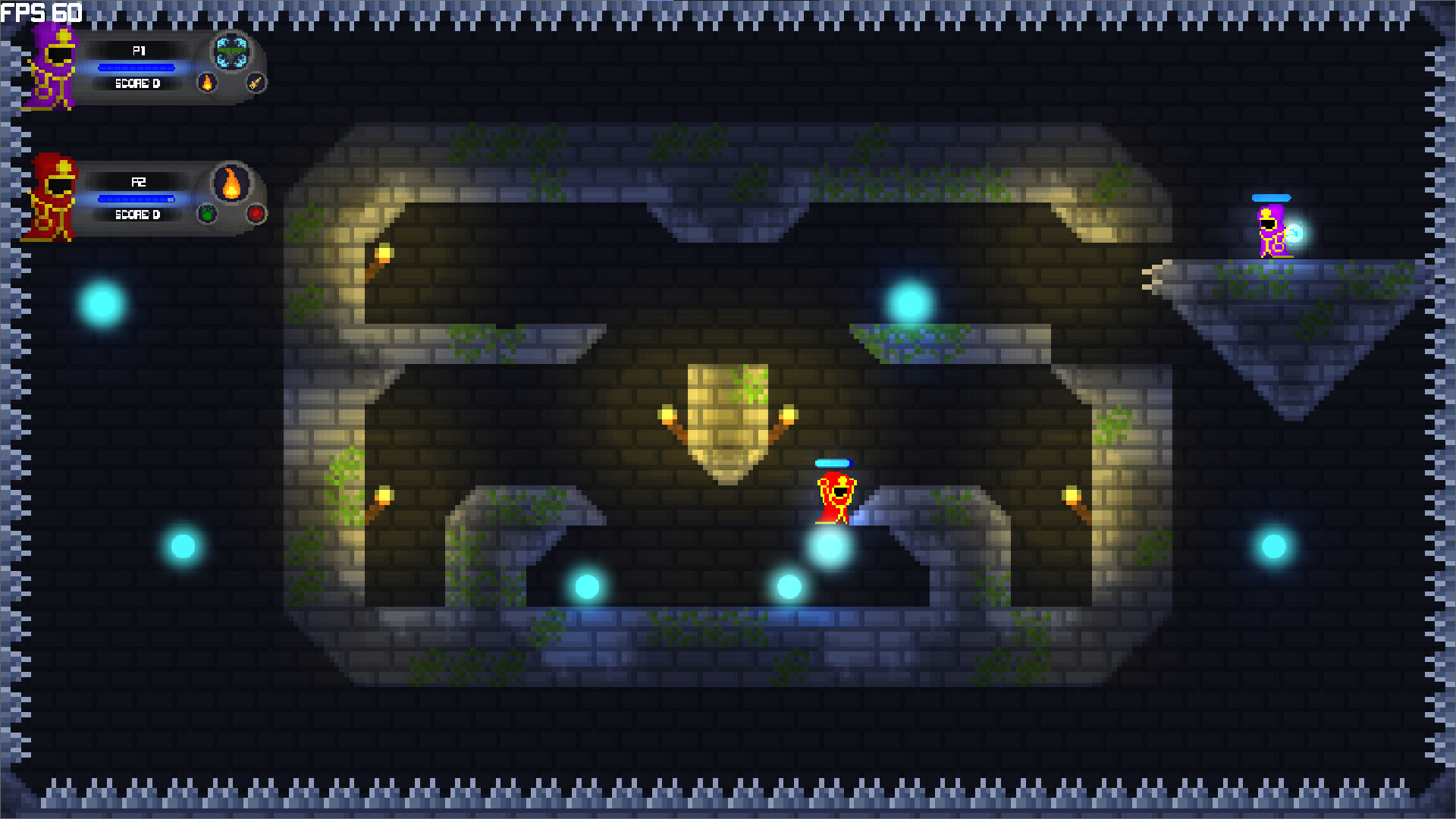Click P2's partially depleted health bar
The image size is (1456, 819).
point(136,198)
